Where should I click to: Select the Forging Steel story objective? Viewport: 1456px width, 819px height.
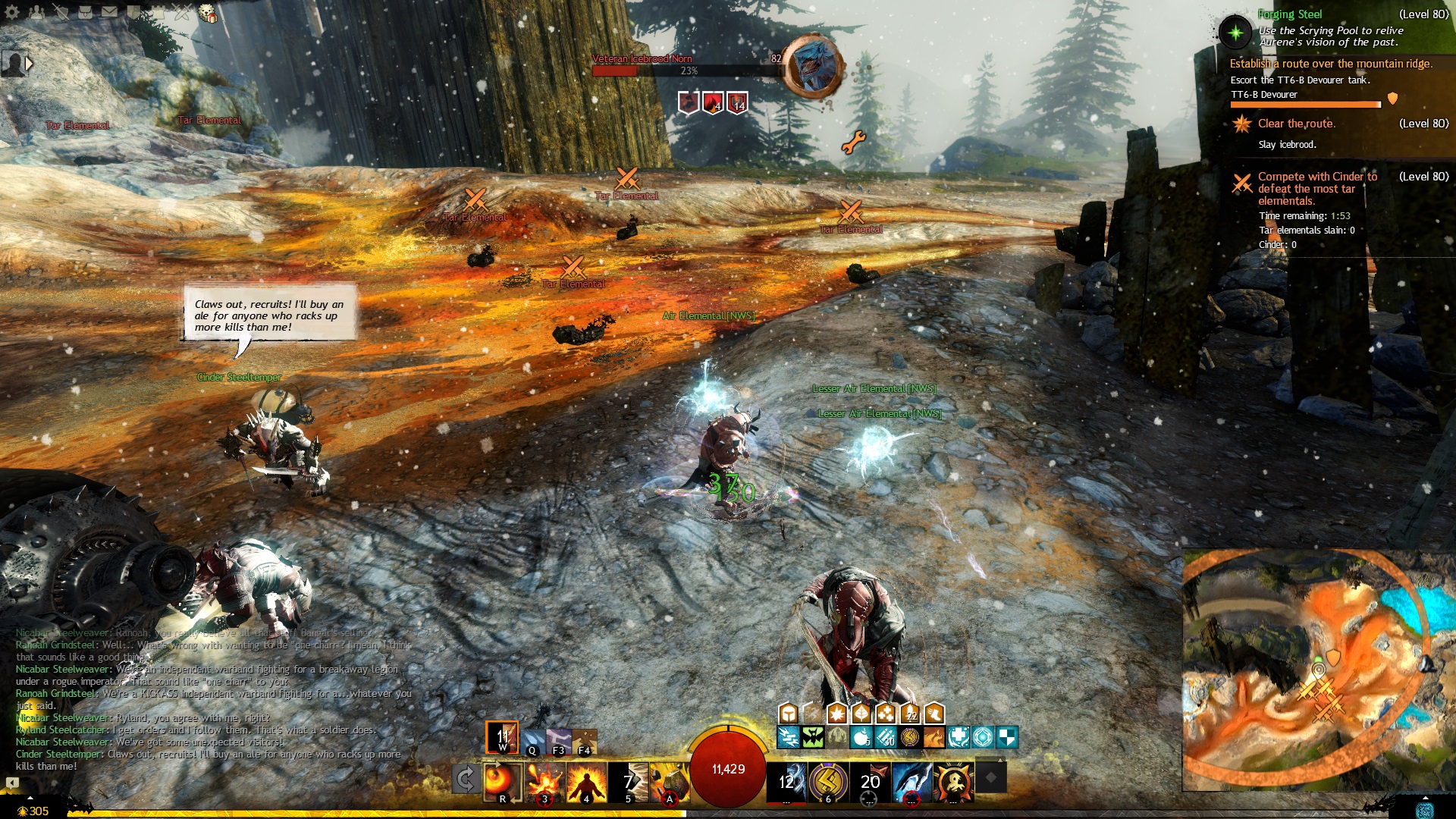(x=1289, y=14)
